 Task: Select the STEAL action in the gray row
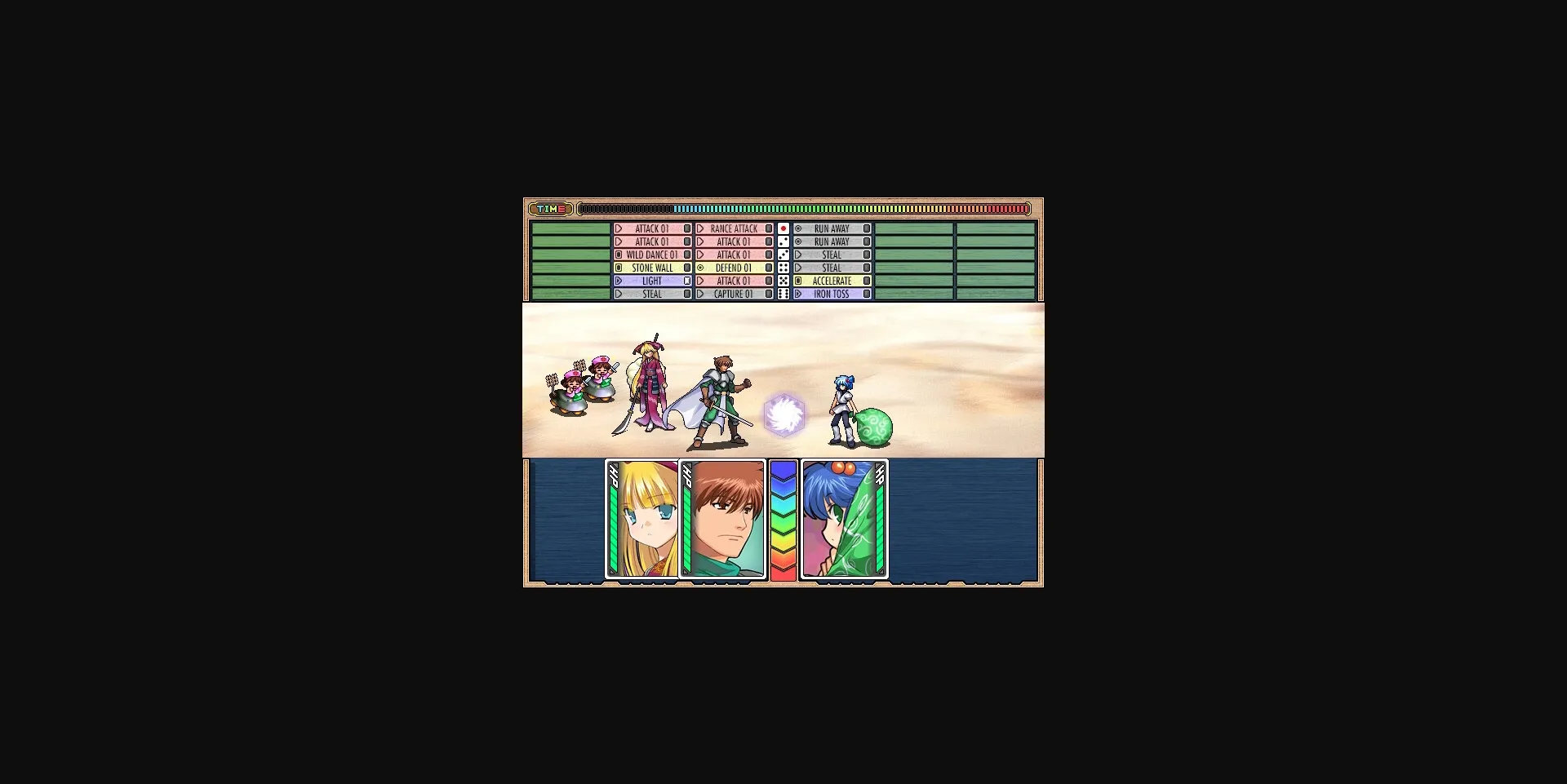tap(832, 255)
